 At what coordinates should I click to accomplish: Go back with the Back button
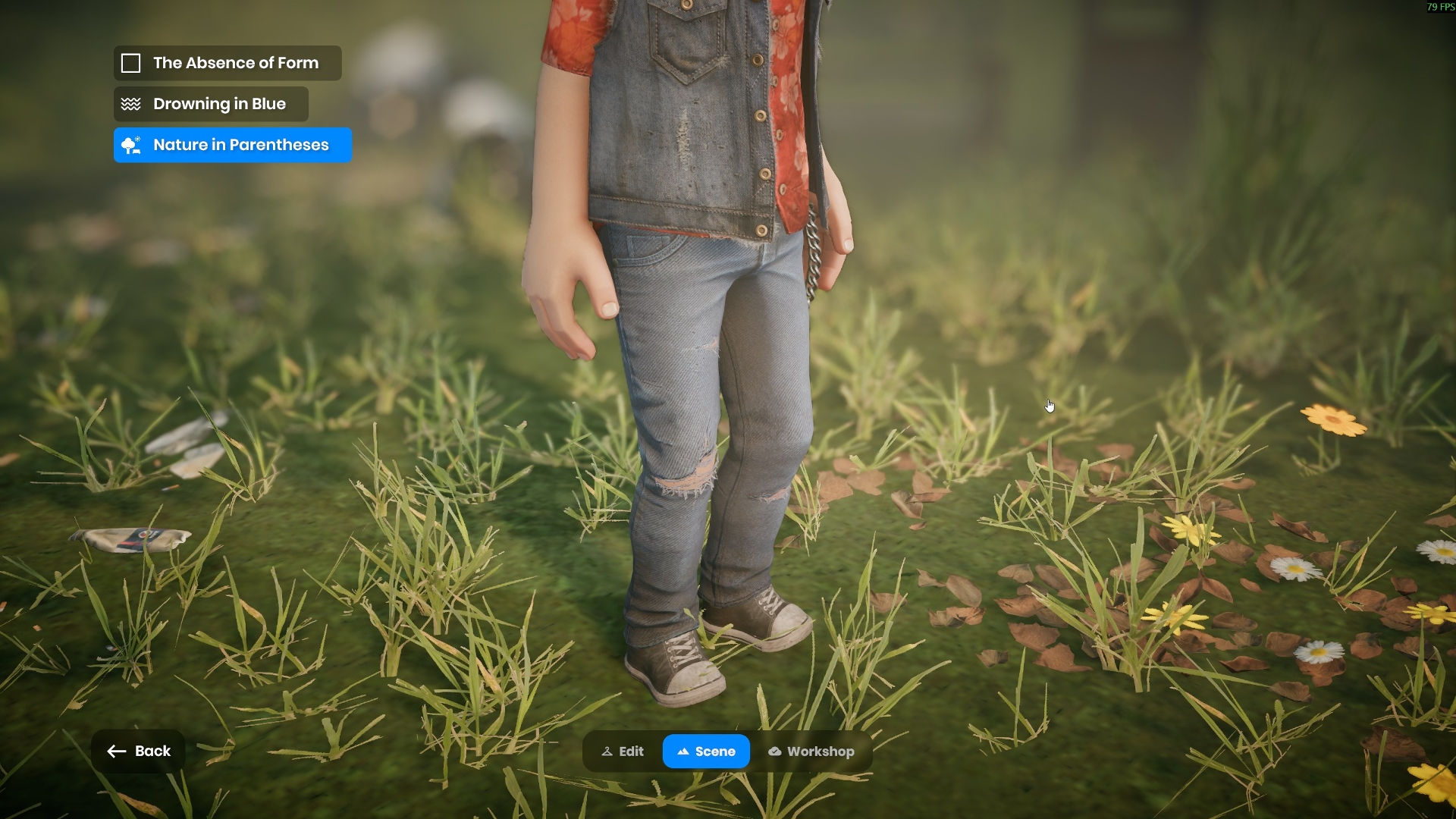coord(139,751)
